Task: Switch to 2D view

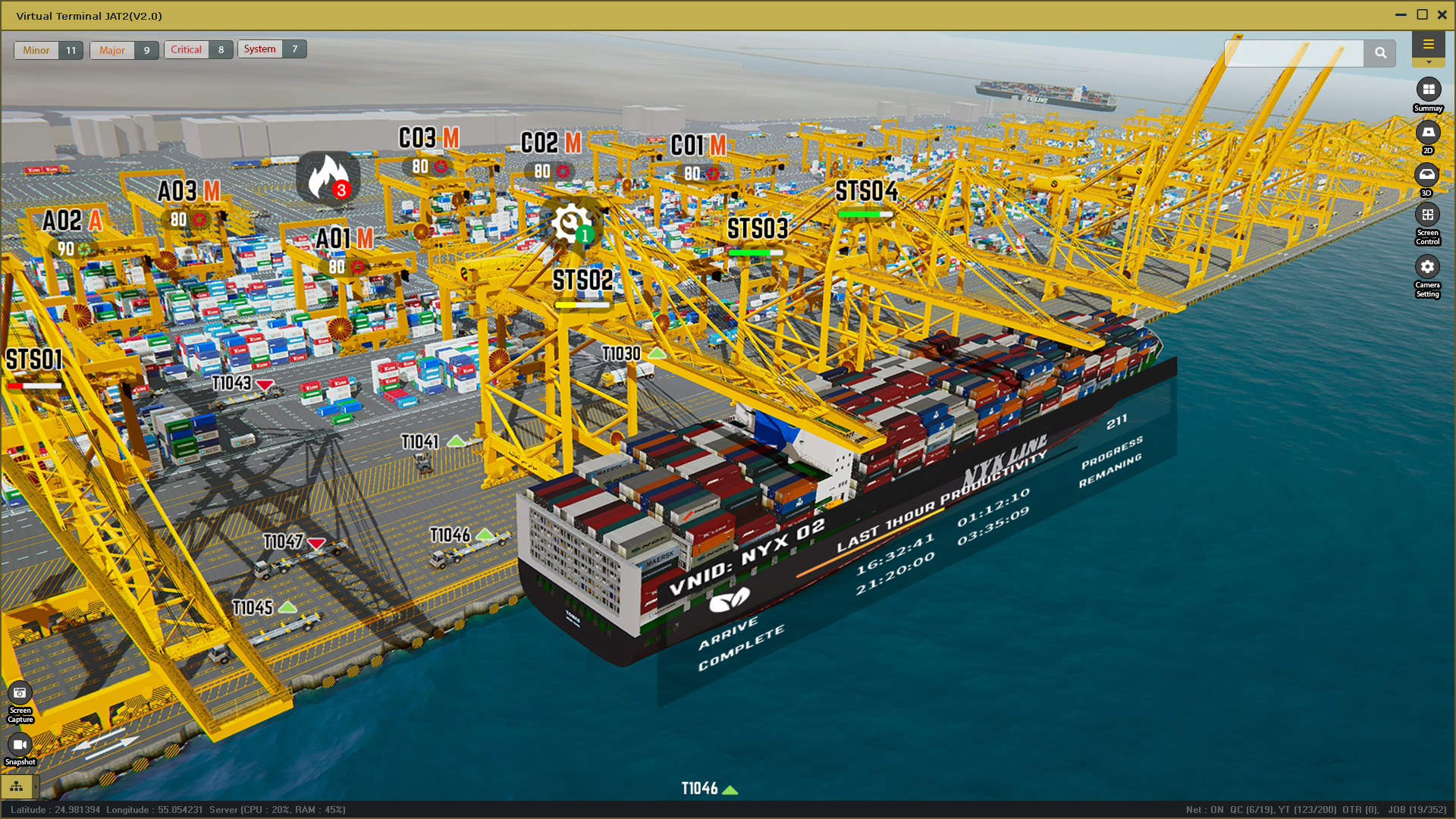Action: point(1428,133)
